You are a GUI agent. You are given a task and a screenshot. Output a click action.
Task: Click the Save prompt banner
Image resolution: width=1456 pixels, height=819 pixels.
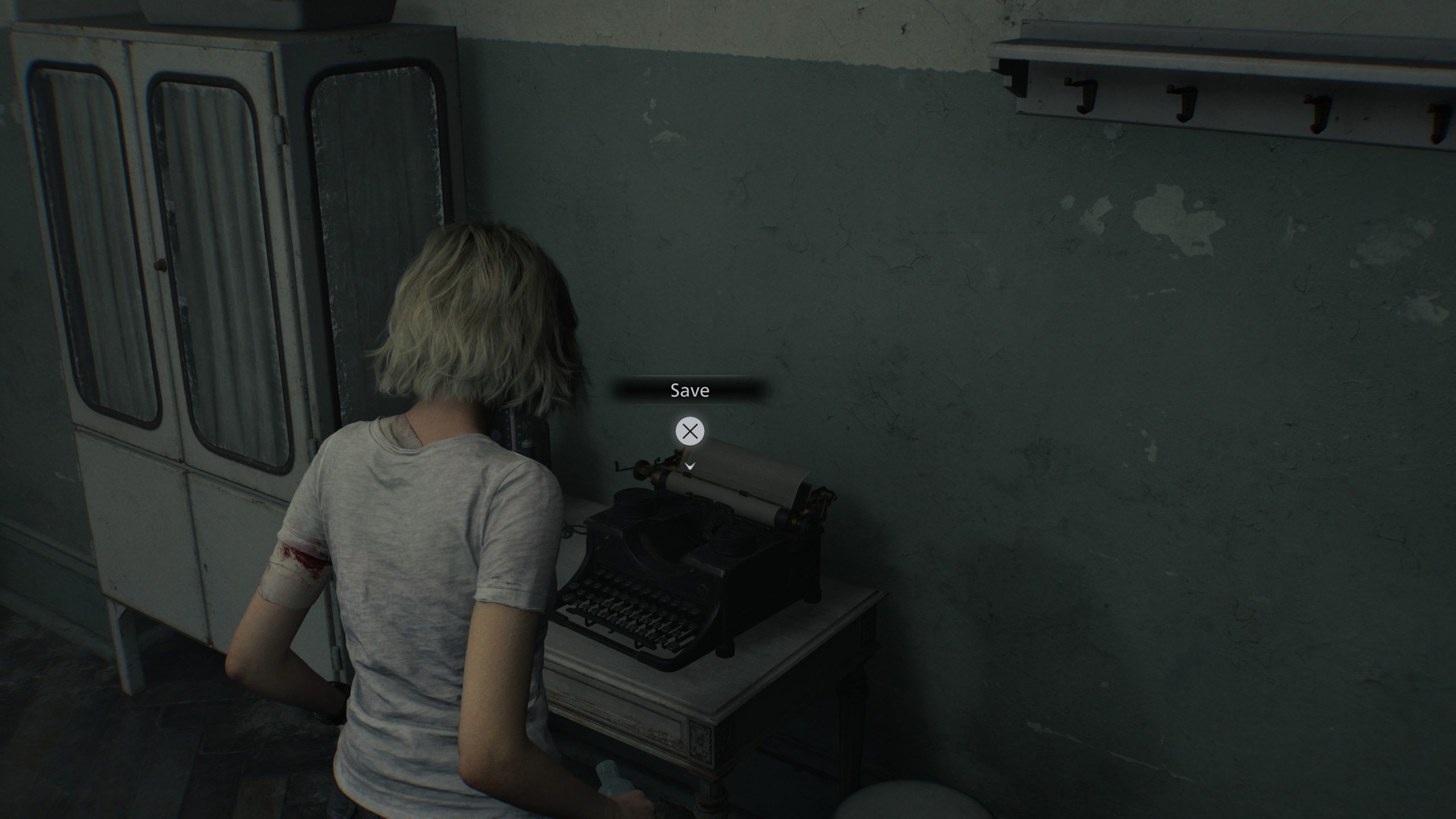click(690, 390)
